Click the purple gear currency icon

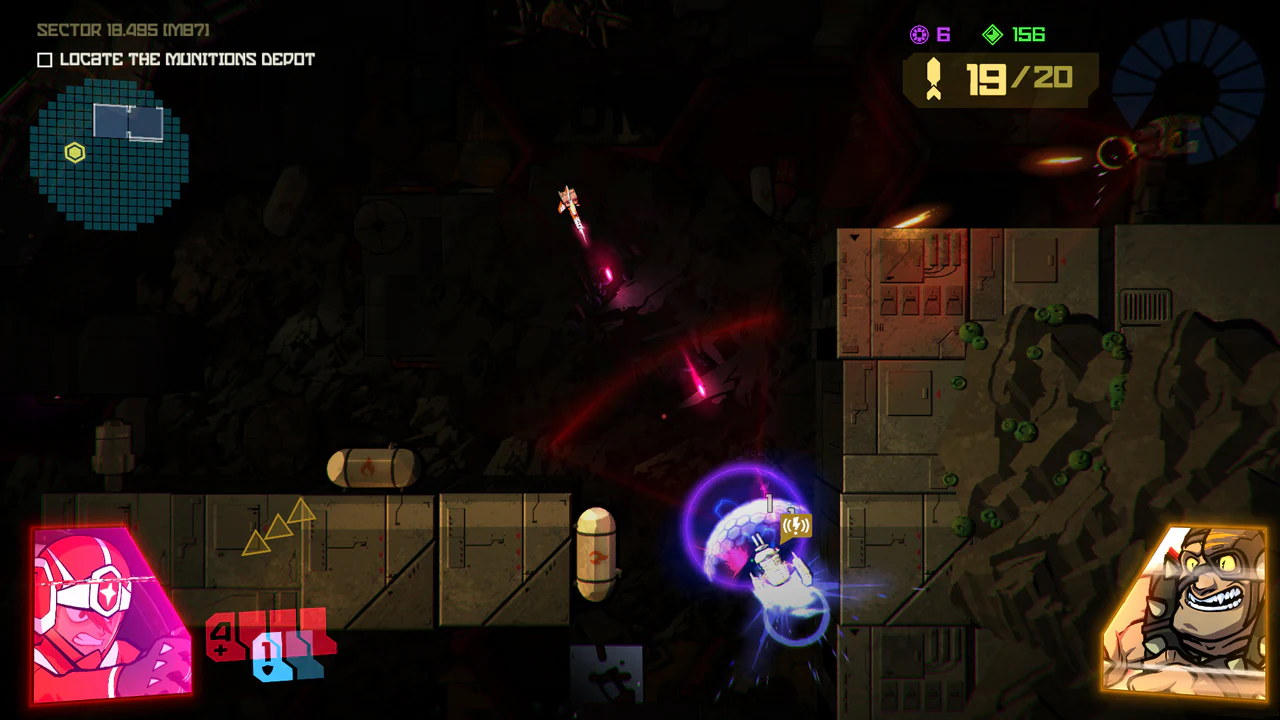point(921,34)
